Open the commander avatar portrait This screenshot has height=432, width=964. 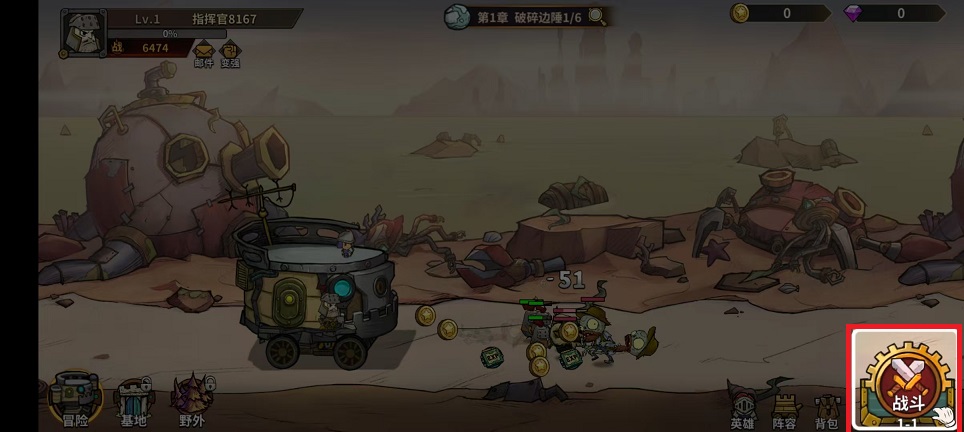tap(81, 32)
